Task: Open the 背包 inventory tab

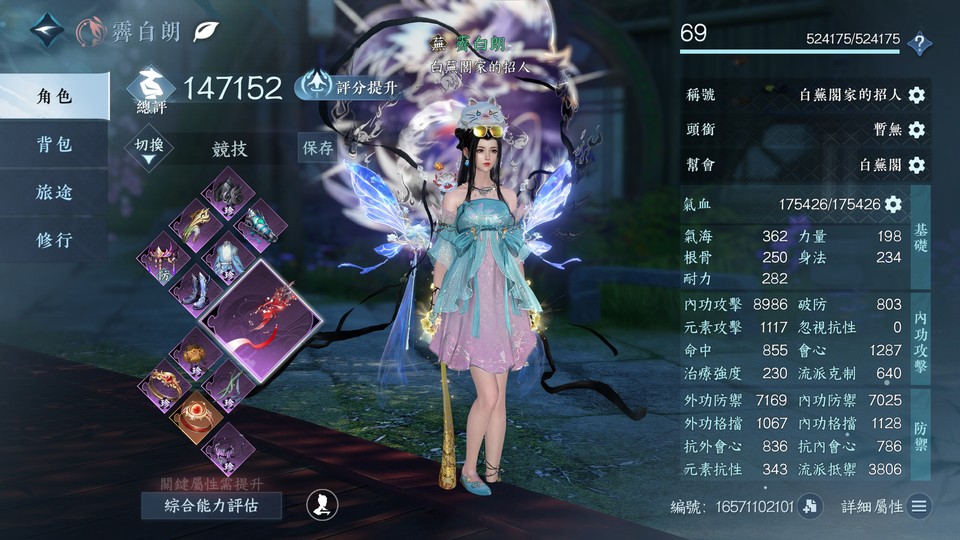Action: (54, 144)
